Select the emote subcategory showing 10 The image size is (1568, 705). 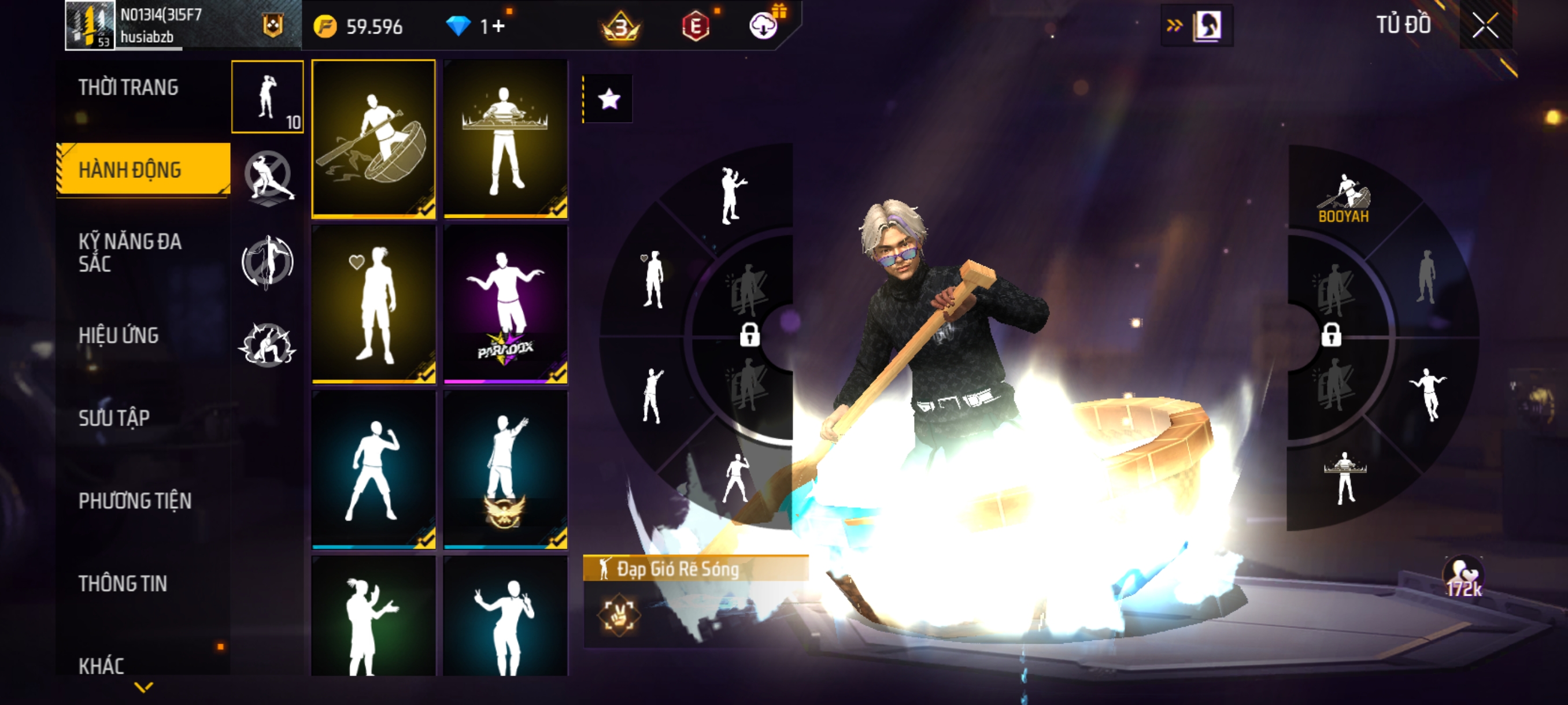[x=267, y=97]
